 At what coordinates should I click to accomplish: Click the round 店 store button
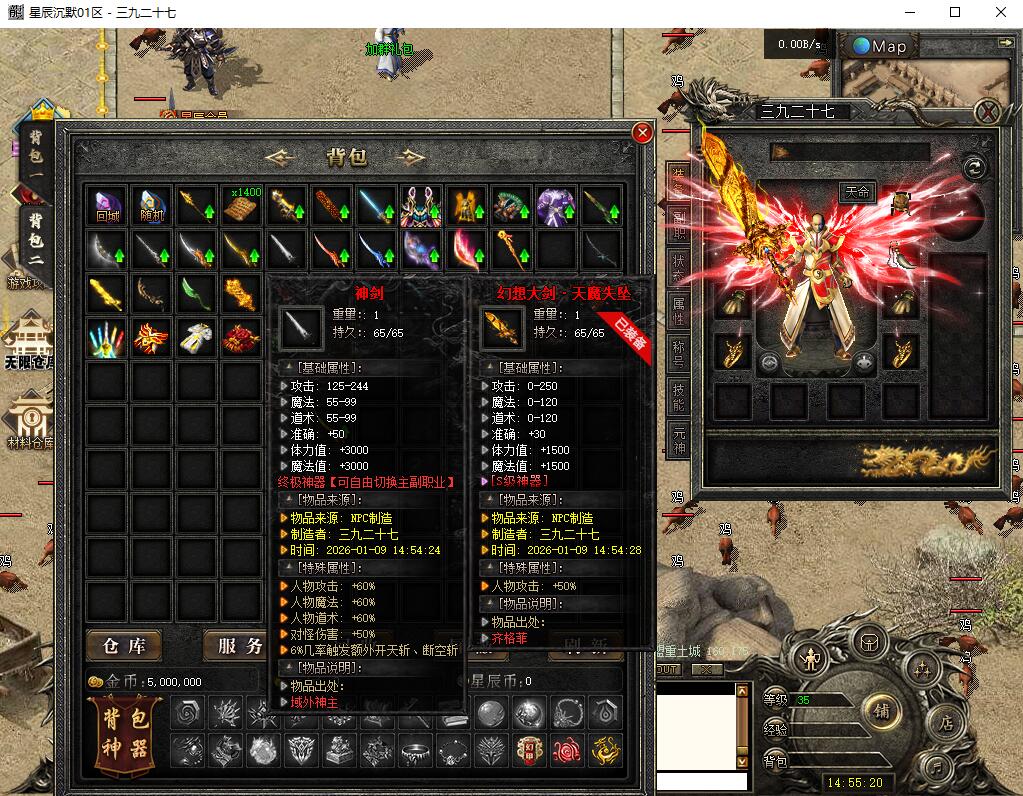point(942,722)
